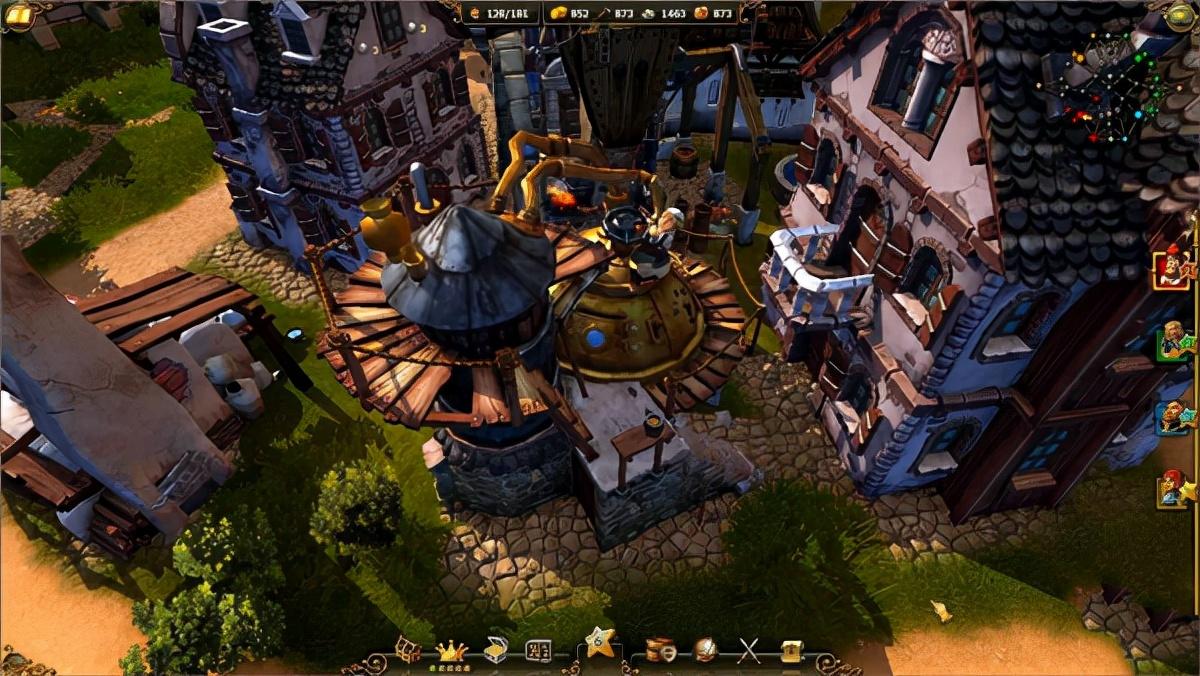Open the building frame icon in the bottom bar
Image resolution: width=1200 pixels, height=676 pixels.
tap(408, 650)
